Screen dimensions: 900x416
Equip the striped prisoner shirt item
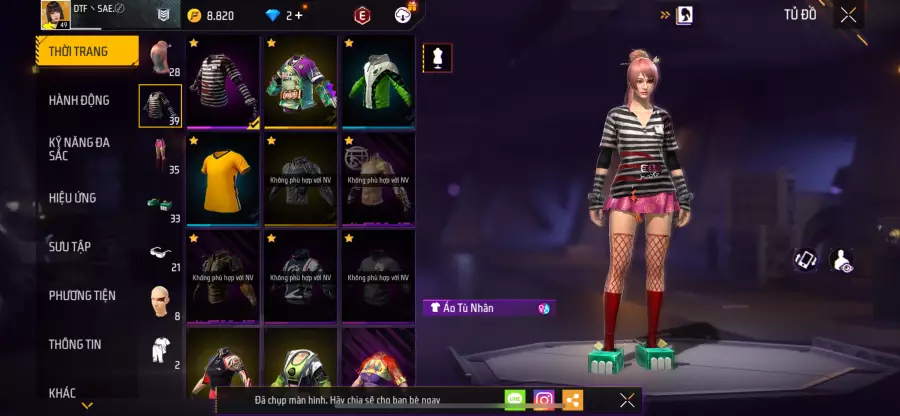223,82
